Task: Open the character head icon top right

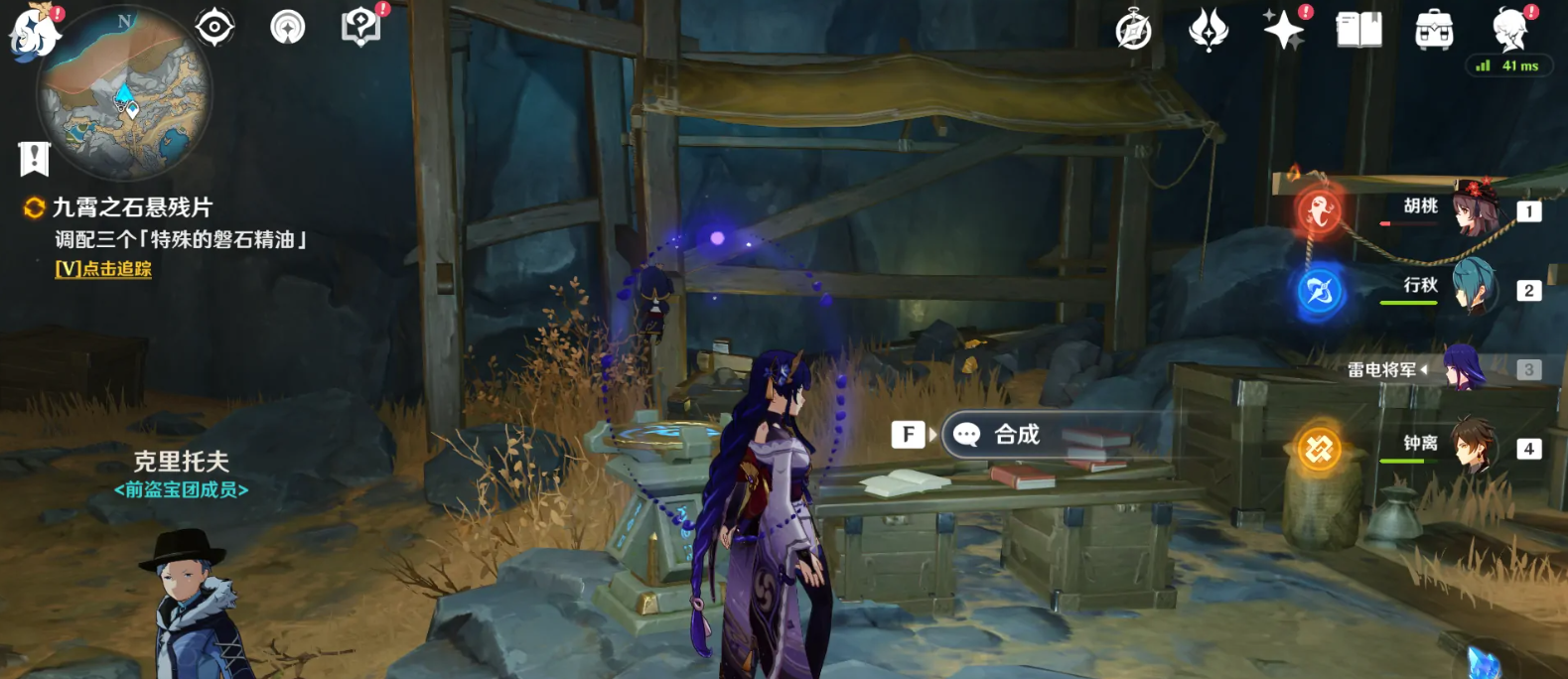Action: click(x=1510, y=29)
